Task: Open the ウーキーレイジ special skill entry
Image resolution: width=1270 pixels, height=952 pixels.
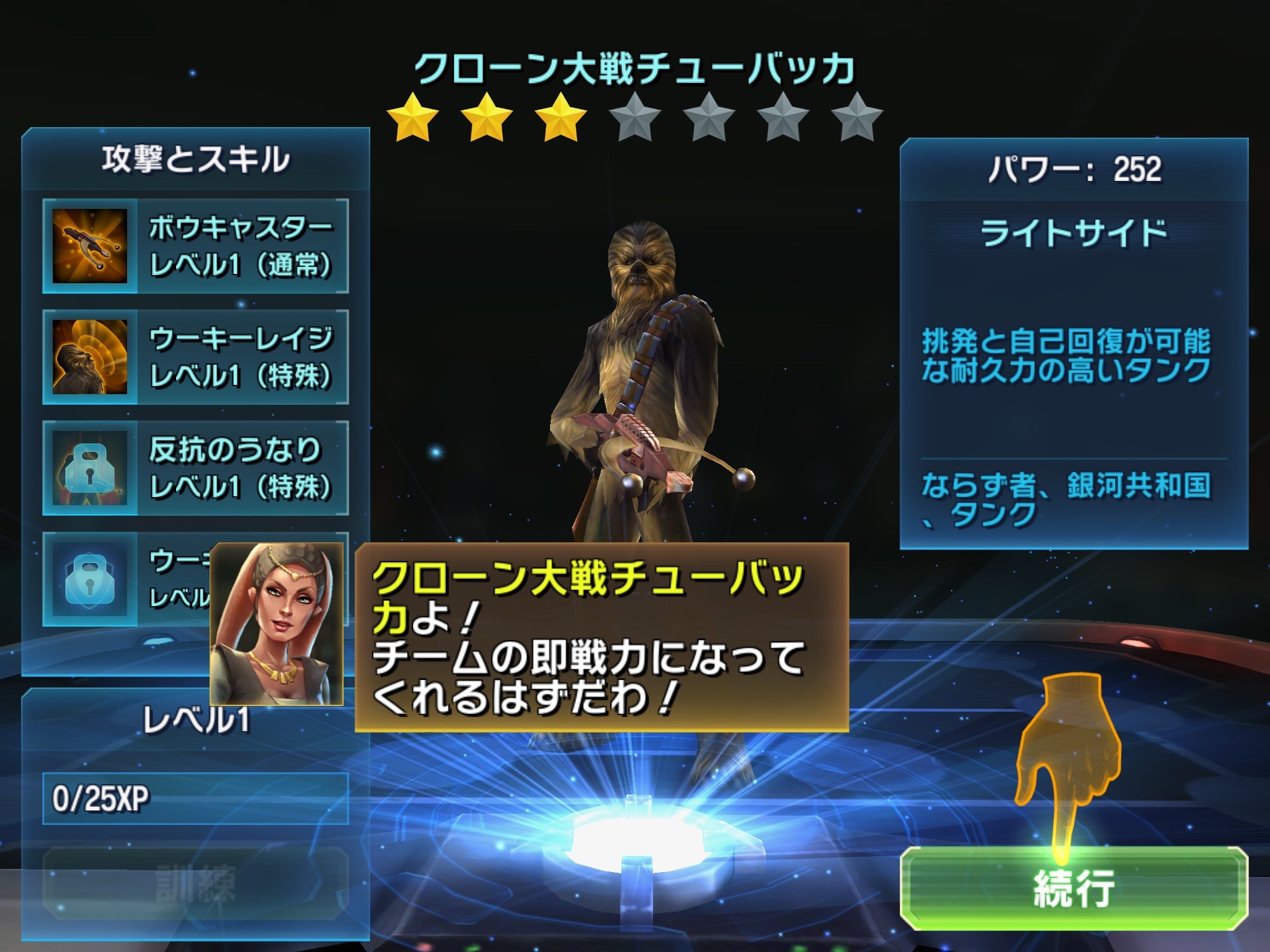Action: pos(195,357)
